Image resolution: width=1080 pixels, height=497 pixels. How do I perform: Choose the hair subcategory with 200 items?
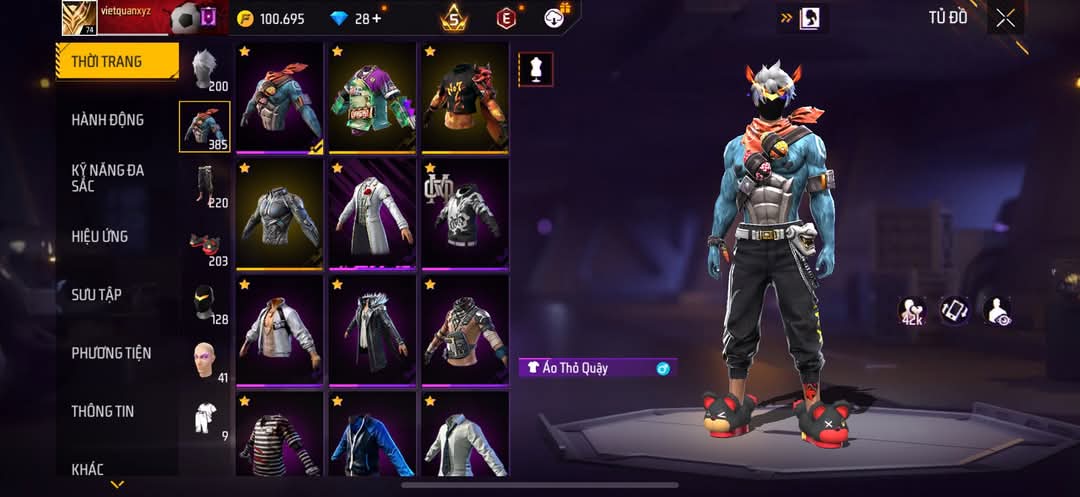tap(205, 69)
